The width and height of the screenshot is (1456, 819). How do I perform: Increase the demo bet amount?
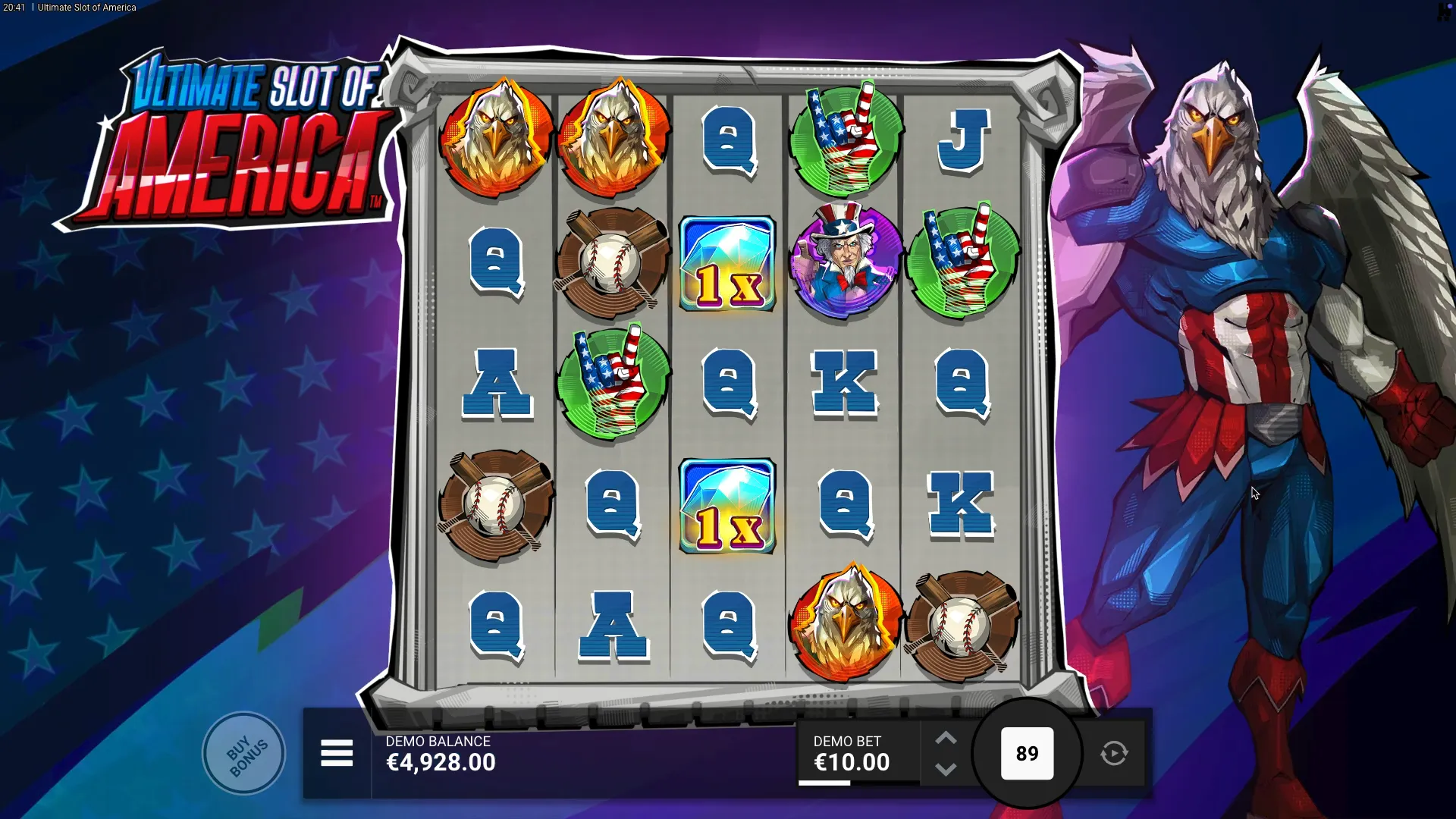coord(946,738)
